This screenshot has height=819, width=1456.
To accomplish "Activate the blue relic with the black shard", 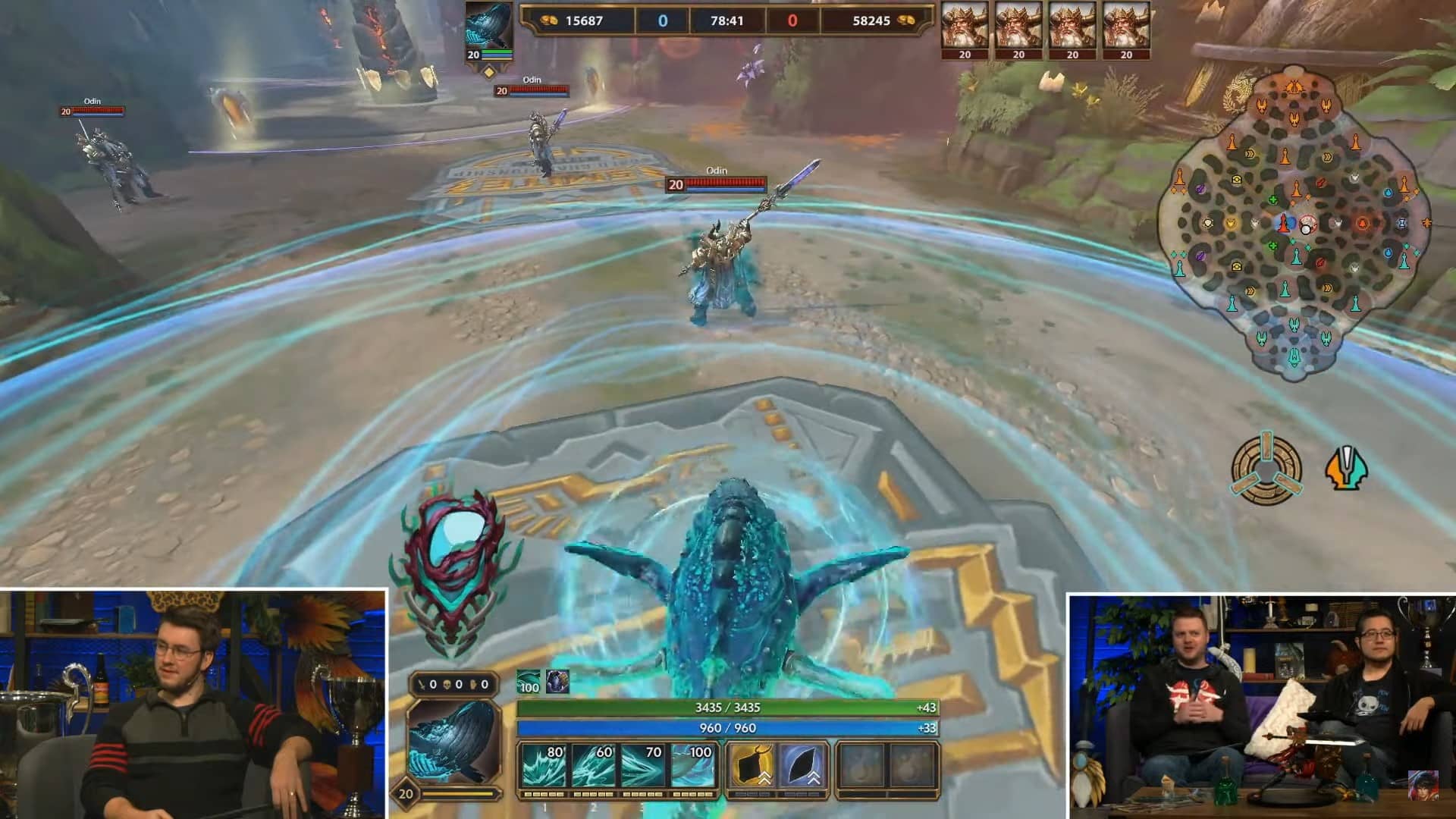I will pyautogui.click(x=802, y=767).
